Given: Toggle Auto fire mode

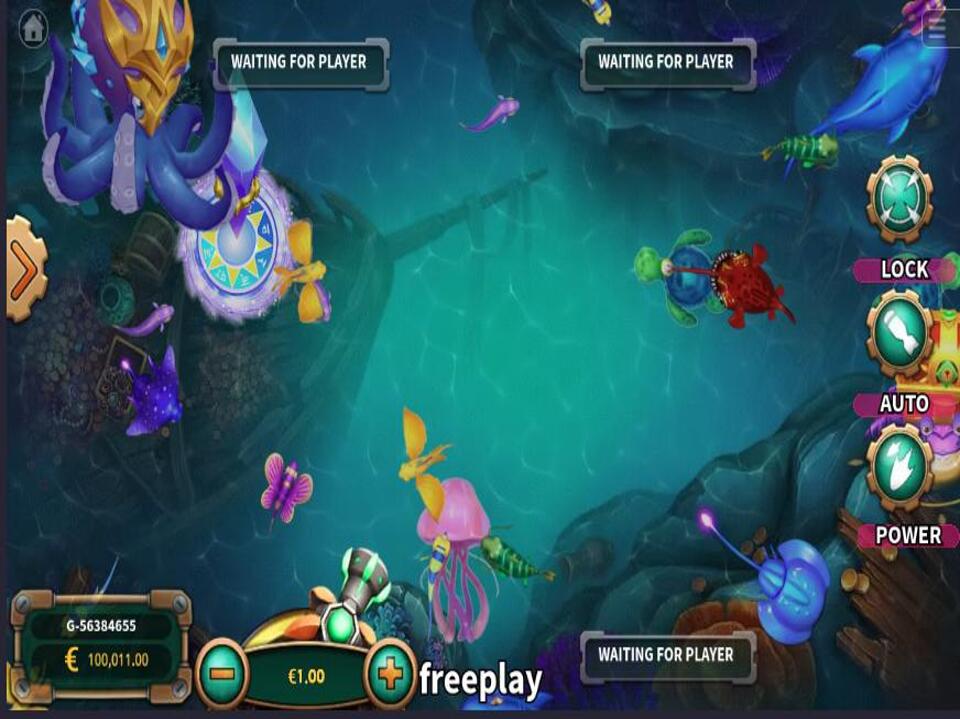Looking at the screenshot, I should (x=899, y=335).
